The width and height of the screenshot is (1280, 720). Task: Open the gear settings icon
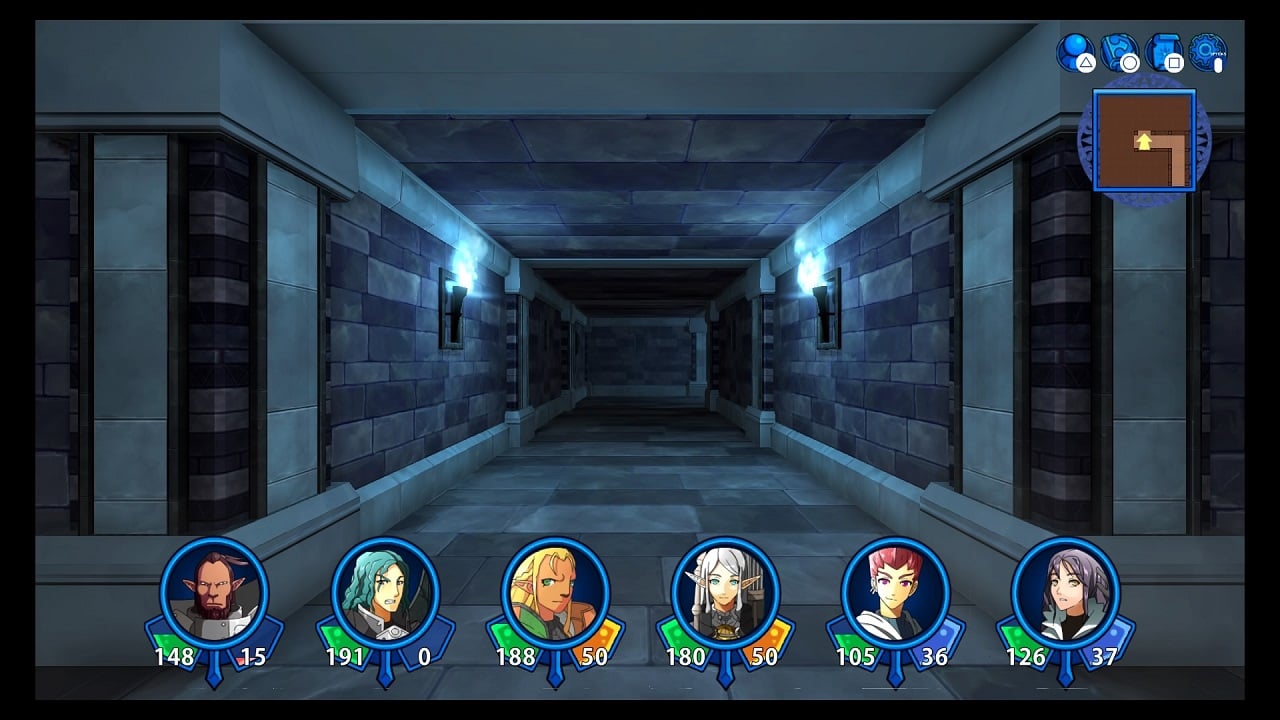[1207, 51]
